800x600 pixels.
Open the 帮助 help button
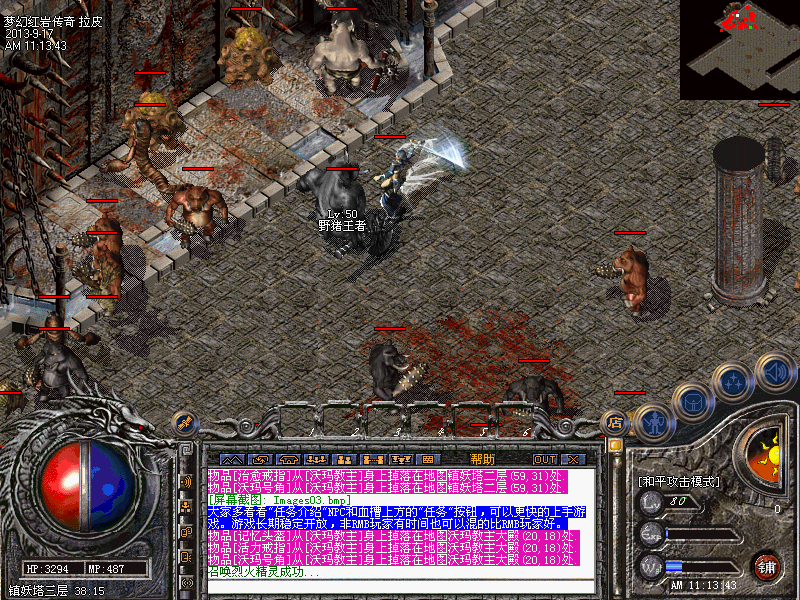tap(482, 459)
